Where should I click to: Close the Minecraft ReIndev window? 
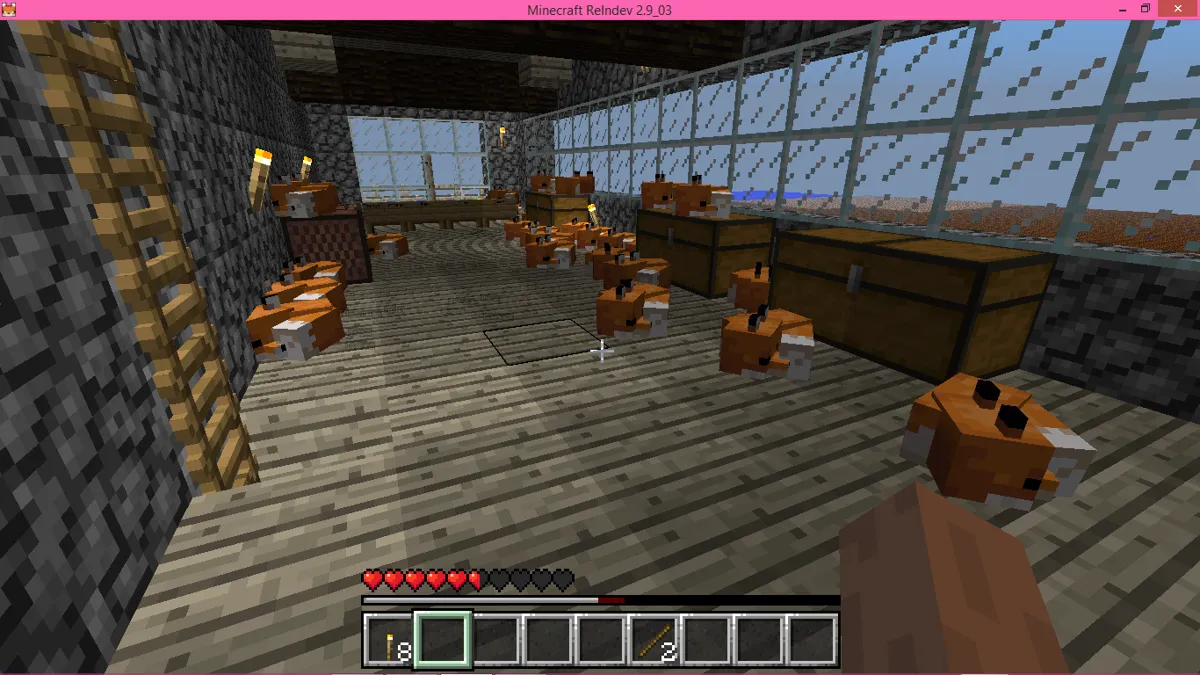click(1180, 9)
